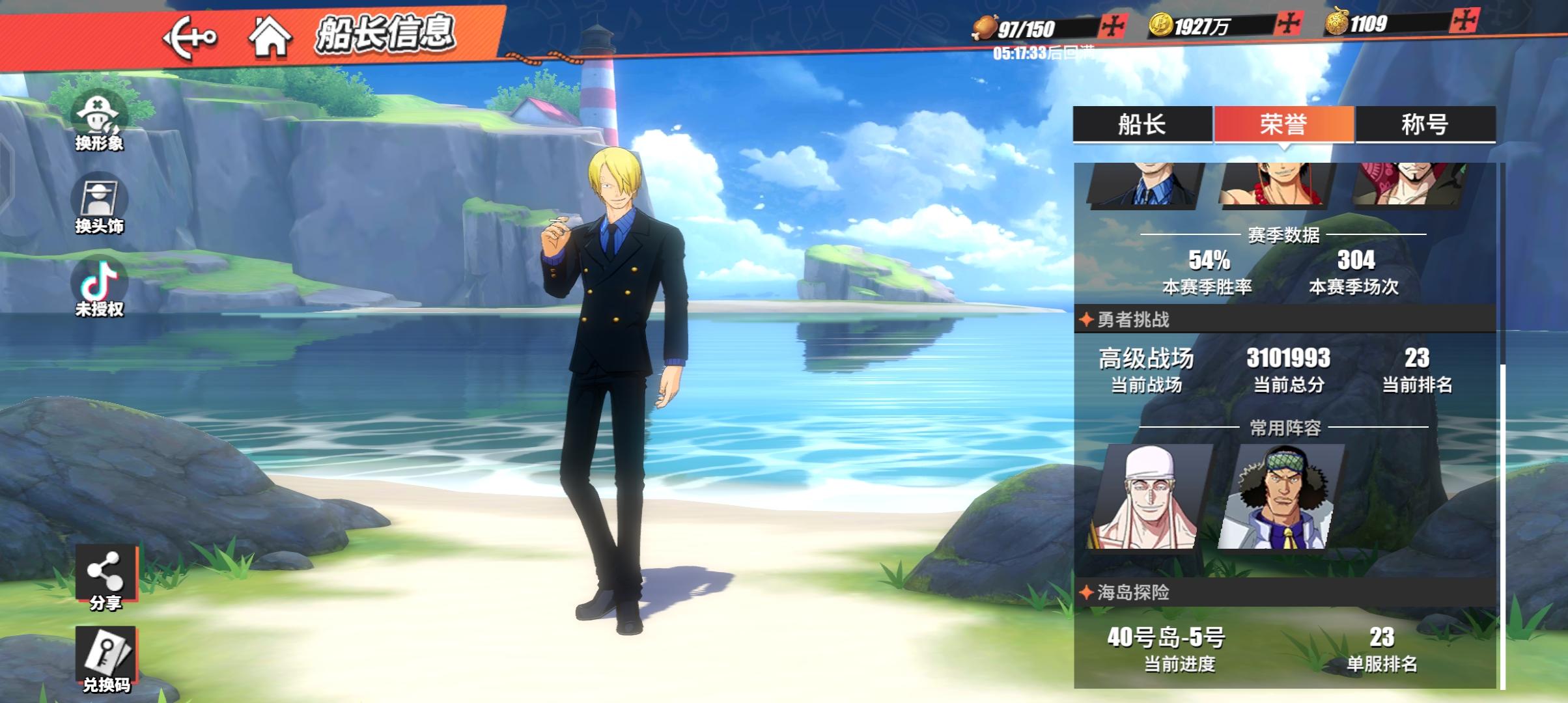
Task: Go back using the anchor arrow button
Action: (x=189, y=38)
